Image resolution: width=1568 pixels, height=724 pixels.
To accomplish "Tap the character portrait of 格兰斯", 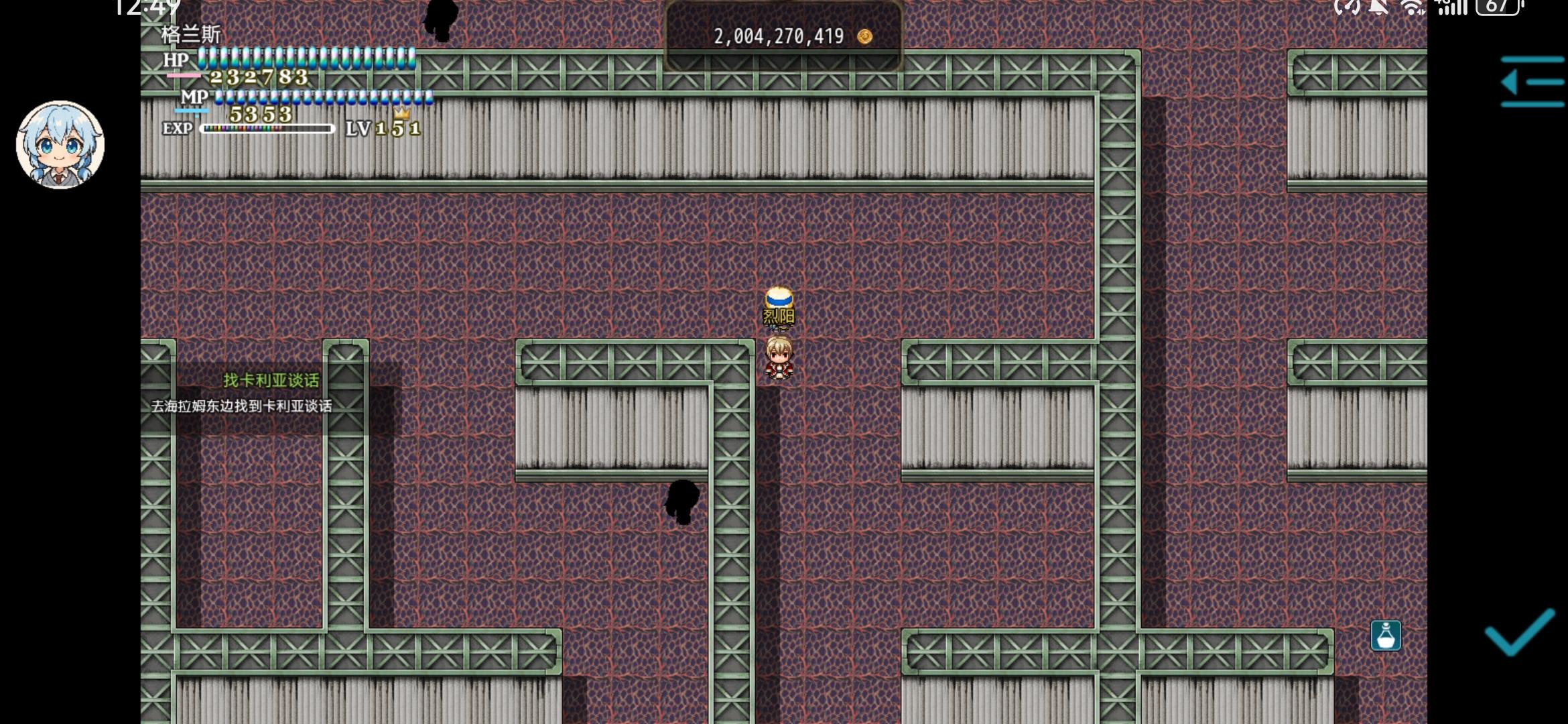I will coord(60,144).
